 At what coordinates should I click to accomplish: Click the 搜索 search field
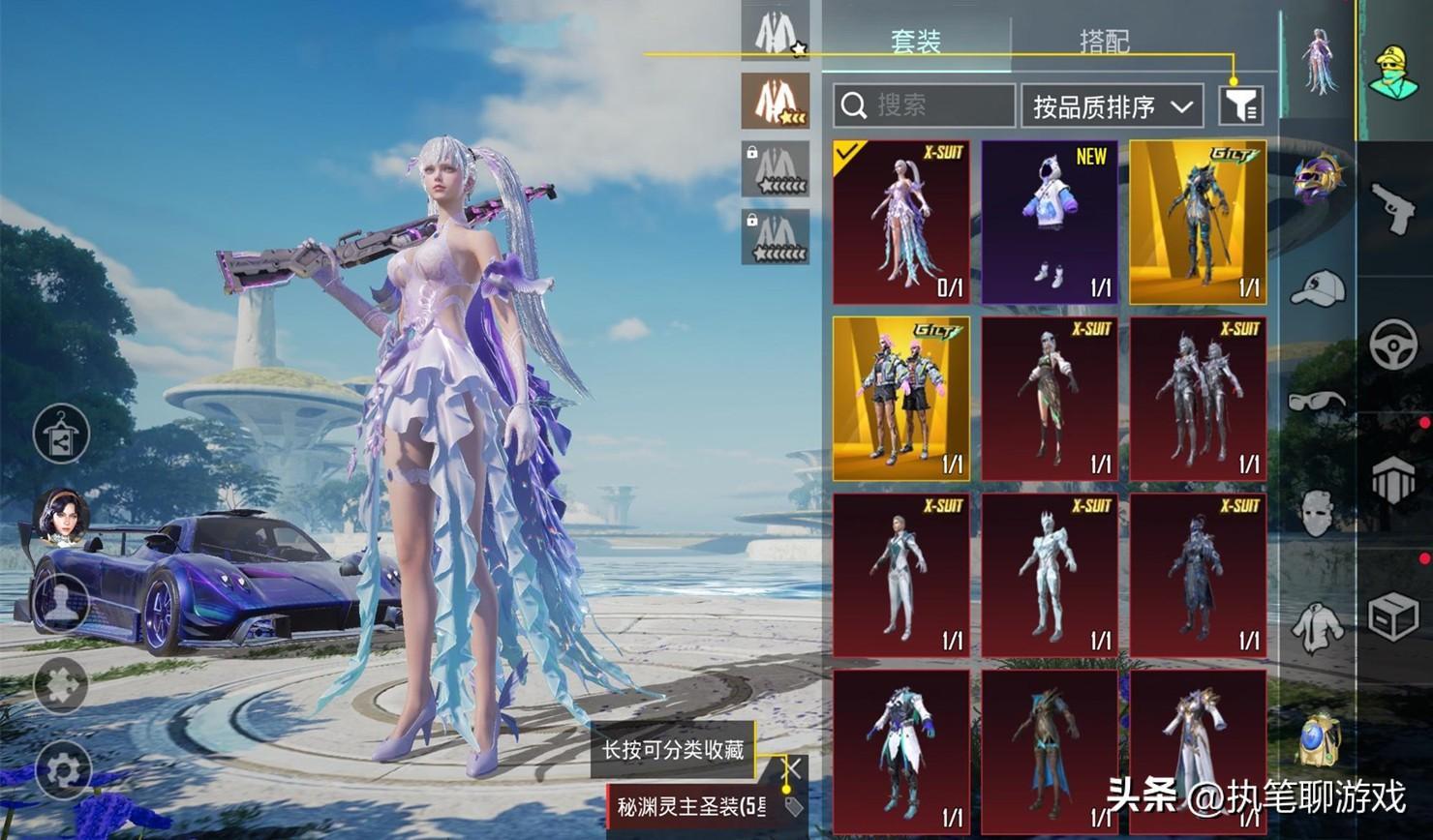[x=924, y=105]
